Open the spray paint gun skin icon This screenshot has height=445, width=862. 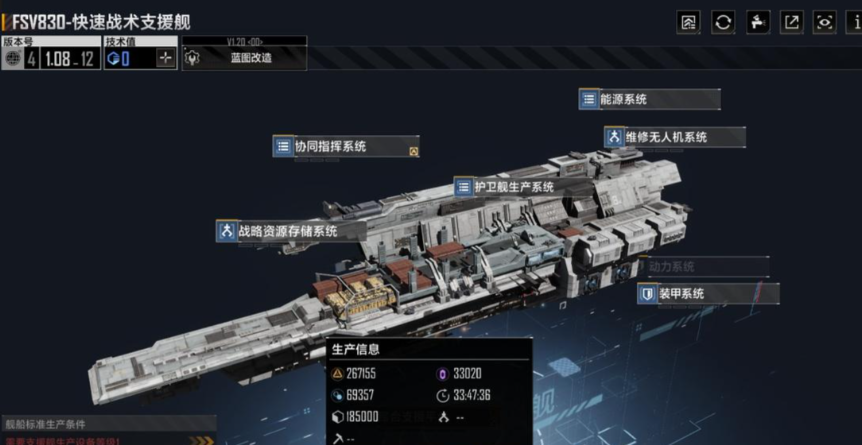[x=757, y=22]
